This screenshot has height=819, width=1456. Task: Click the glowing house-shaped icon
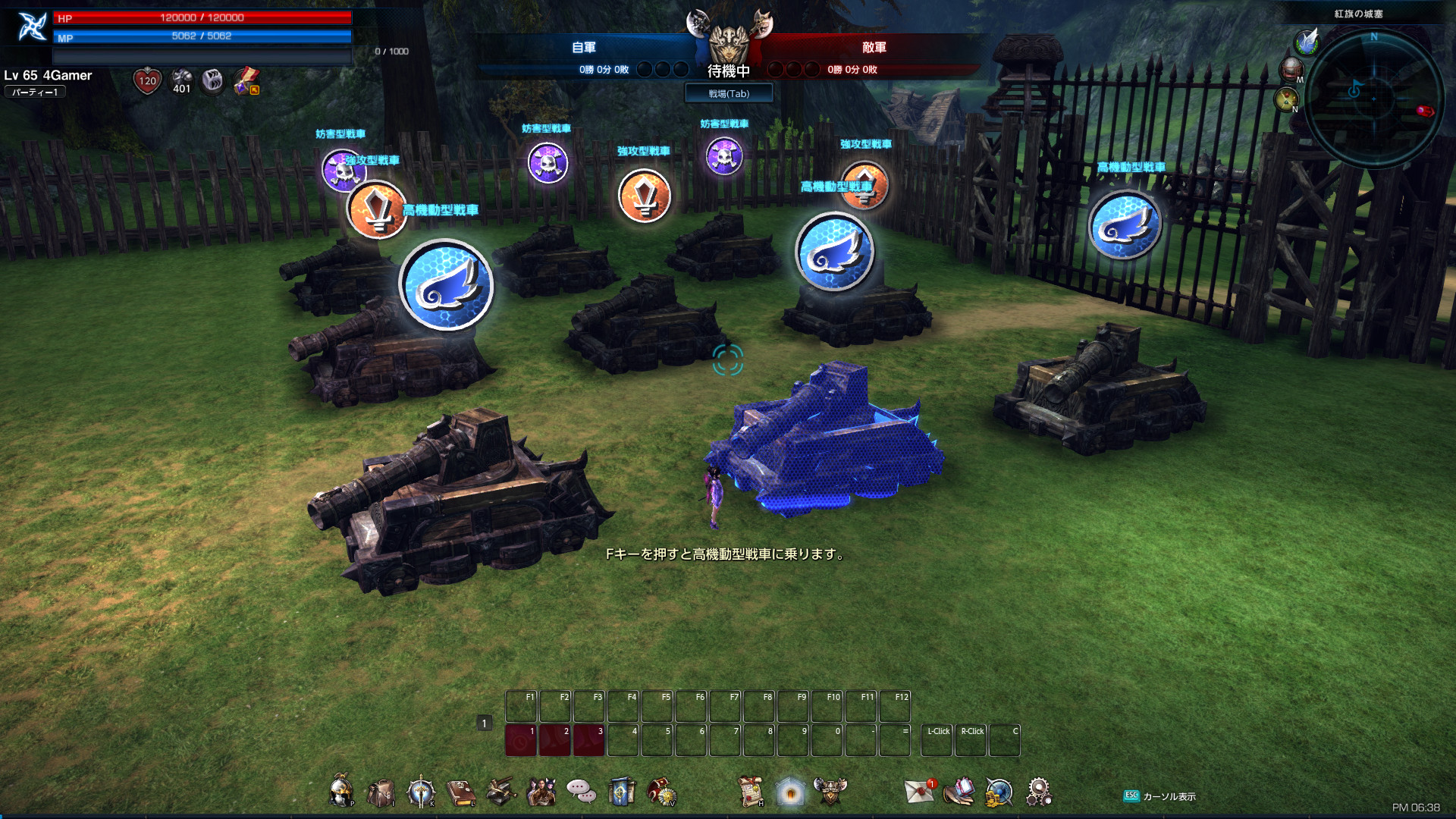790,792
